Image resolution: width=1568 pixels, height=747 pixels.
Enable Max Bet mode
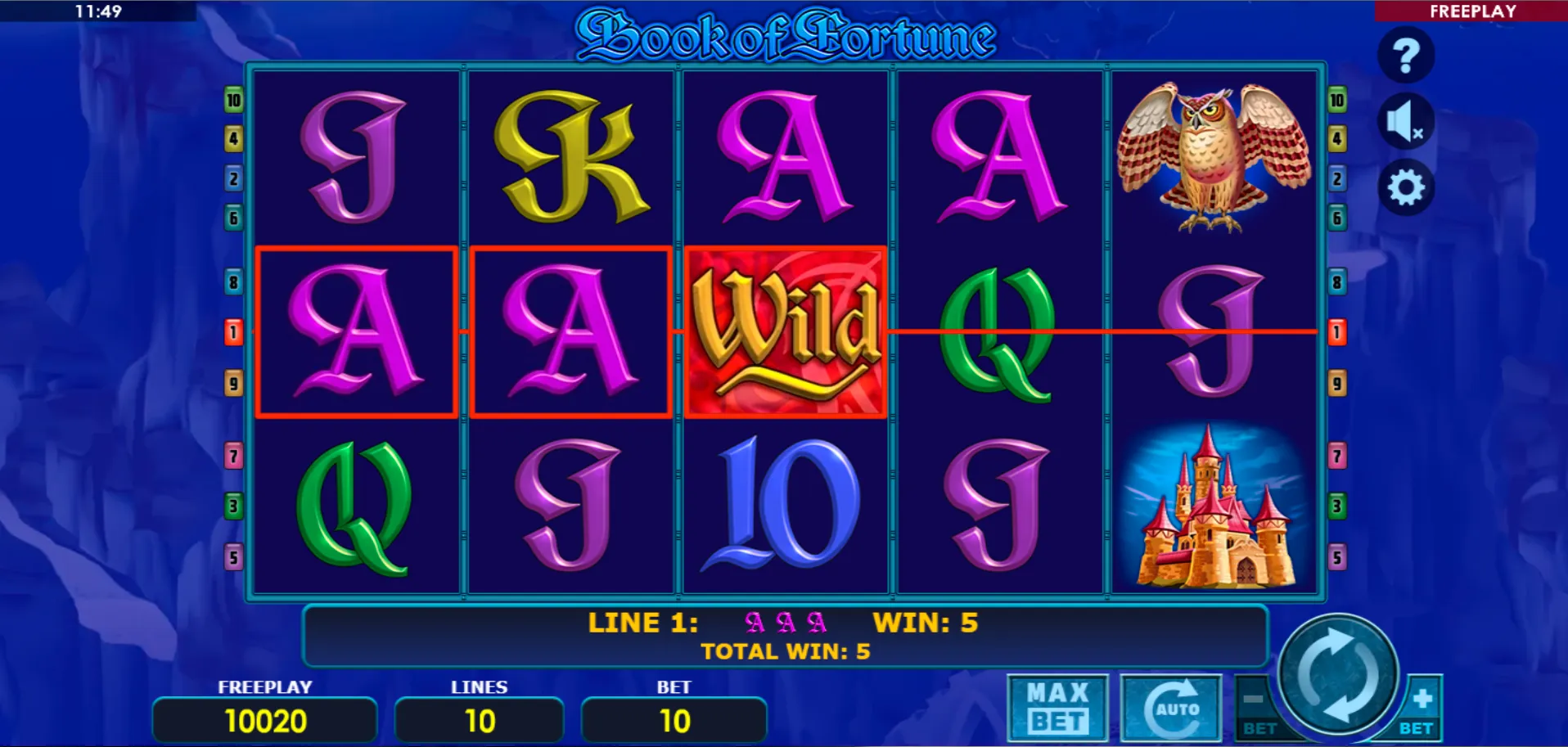pyautogui.click(x=1057, y=707)
